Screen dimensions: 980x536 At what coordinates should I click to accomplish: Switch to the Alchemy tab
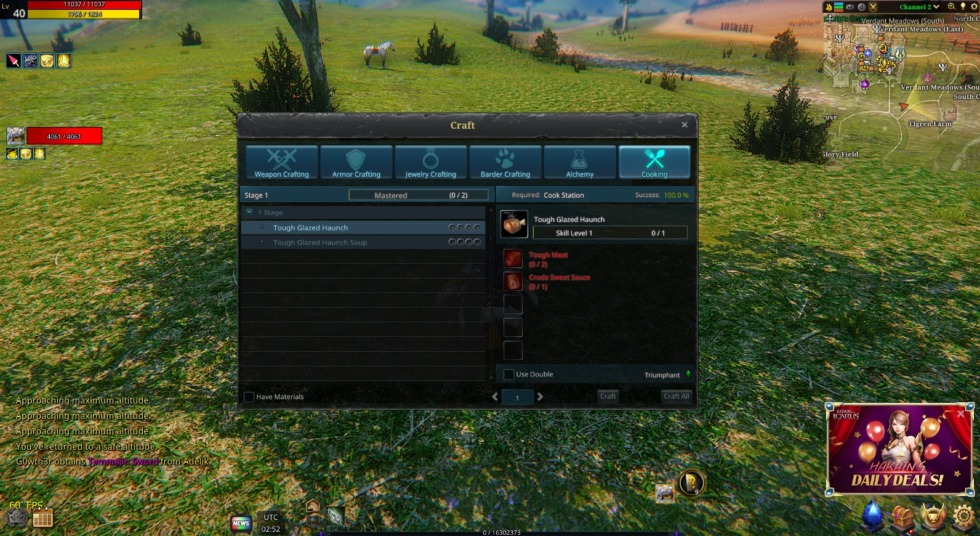point(580,162)
